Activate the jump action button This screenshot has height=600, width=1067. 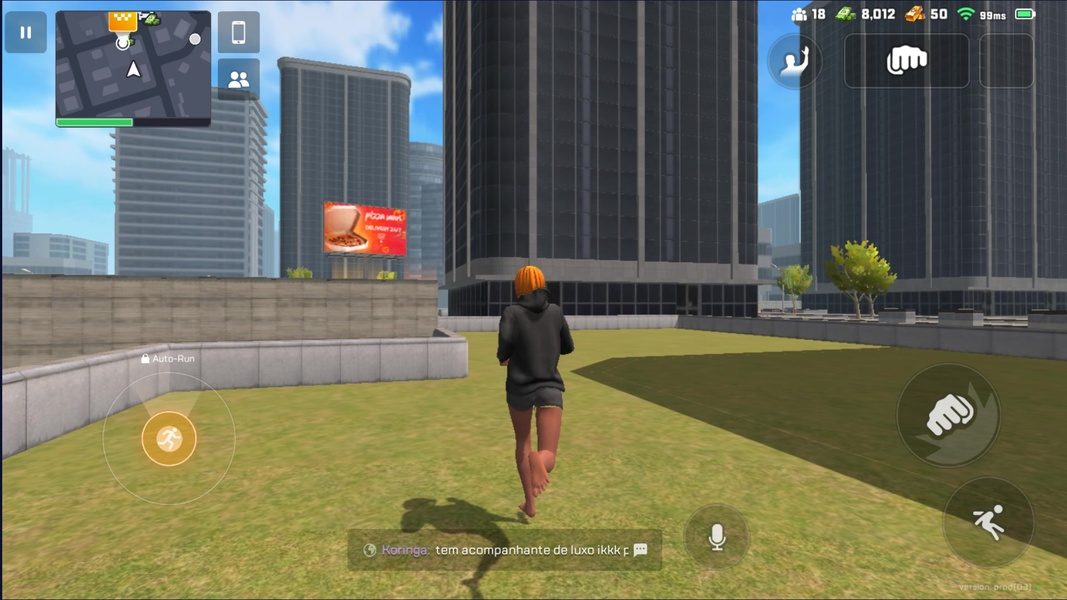click(988, 523)
